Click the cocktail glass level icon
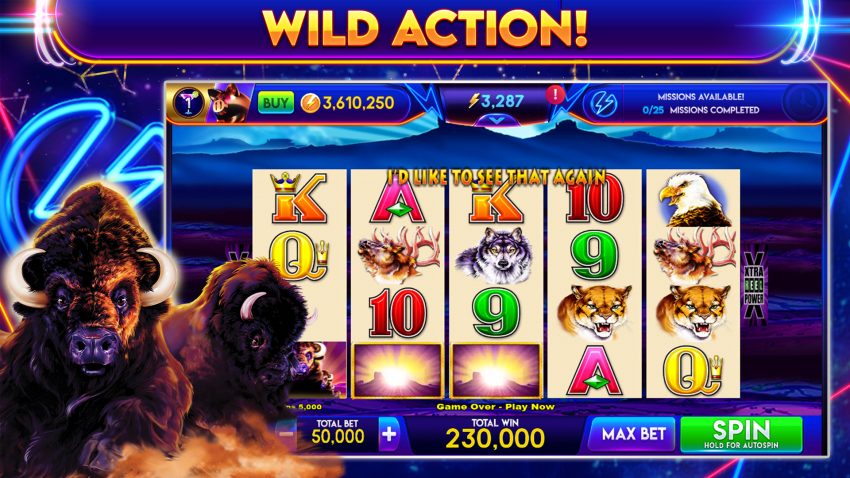Screen dimensions: 850x478 point(187,102)
